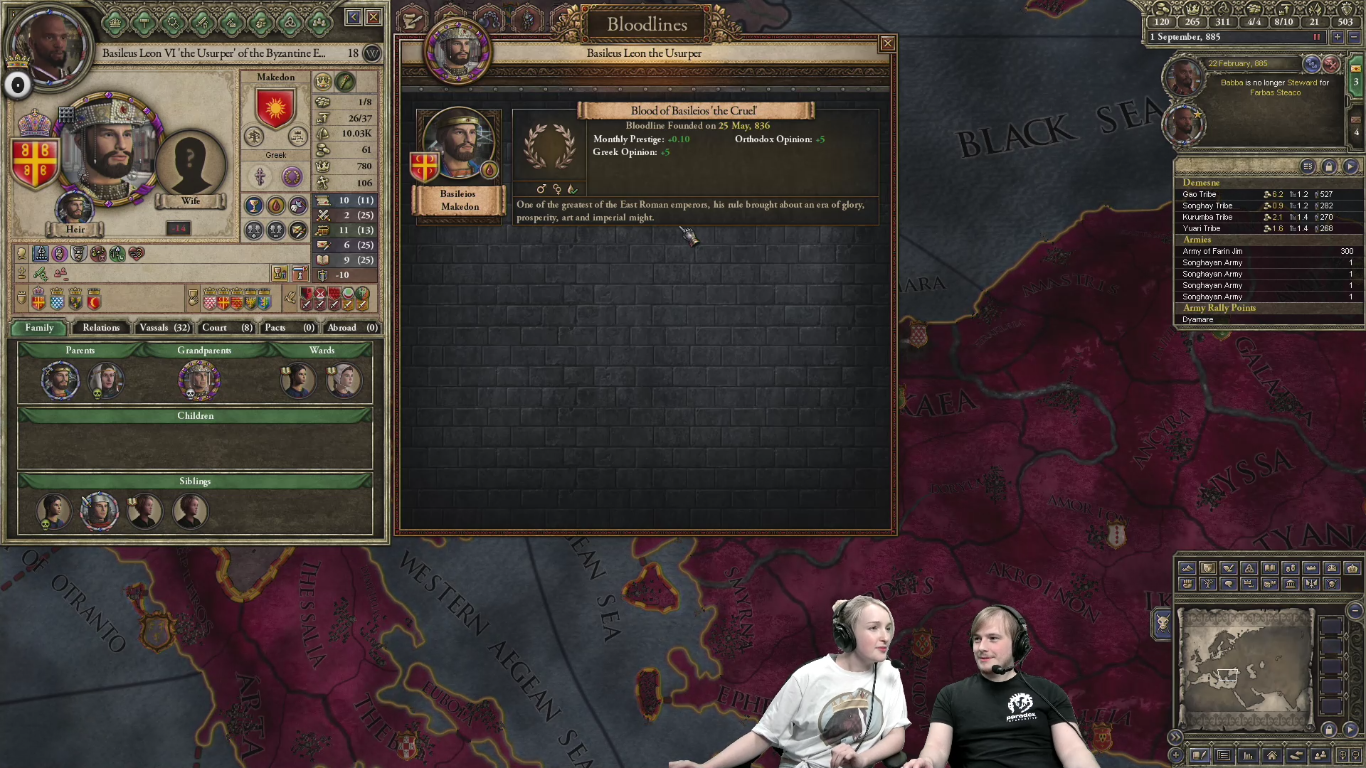Open the Vassals tab
The width and height of the screenshot is (1366, 768).
tap(167, 327)
